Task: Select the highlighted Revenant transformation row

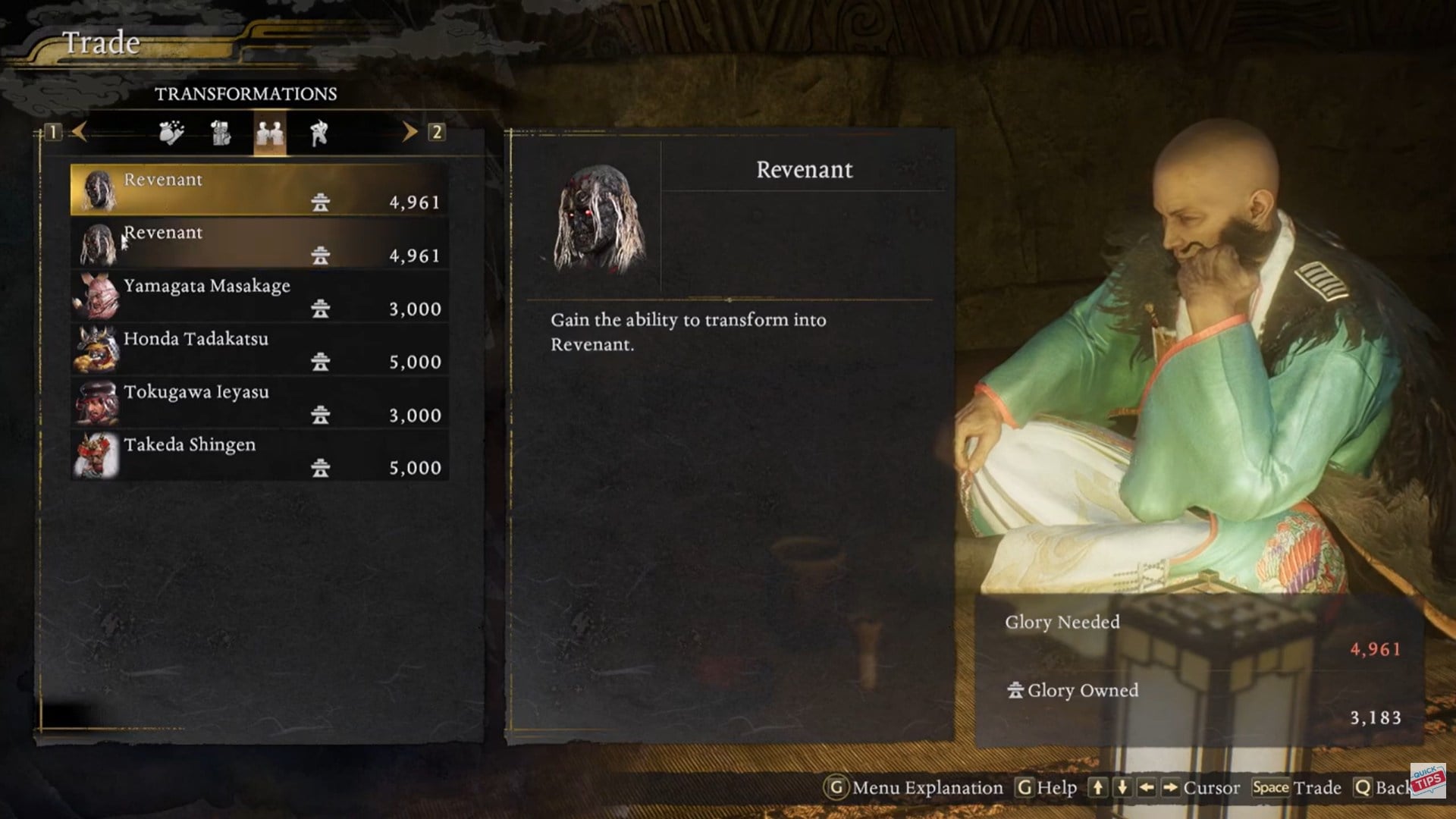Action: [x=259, y=190]
